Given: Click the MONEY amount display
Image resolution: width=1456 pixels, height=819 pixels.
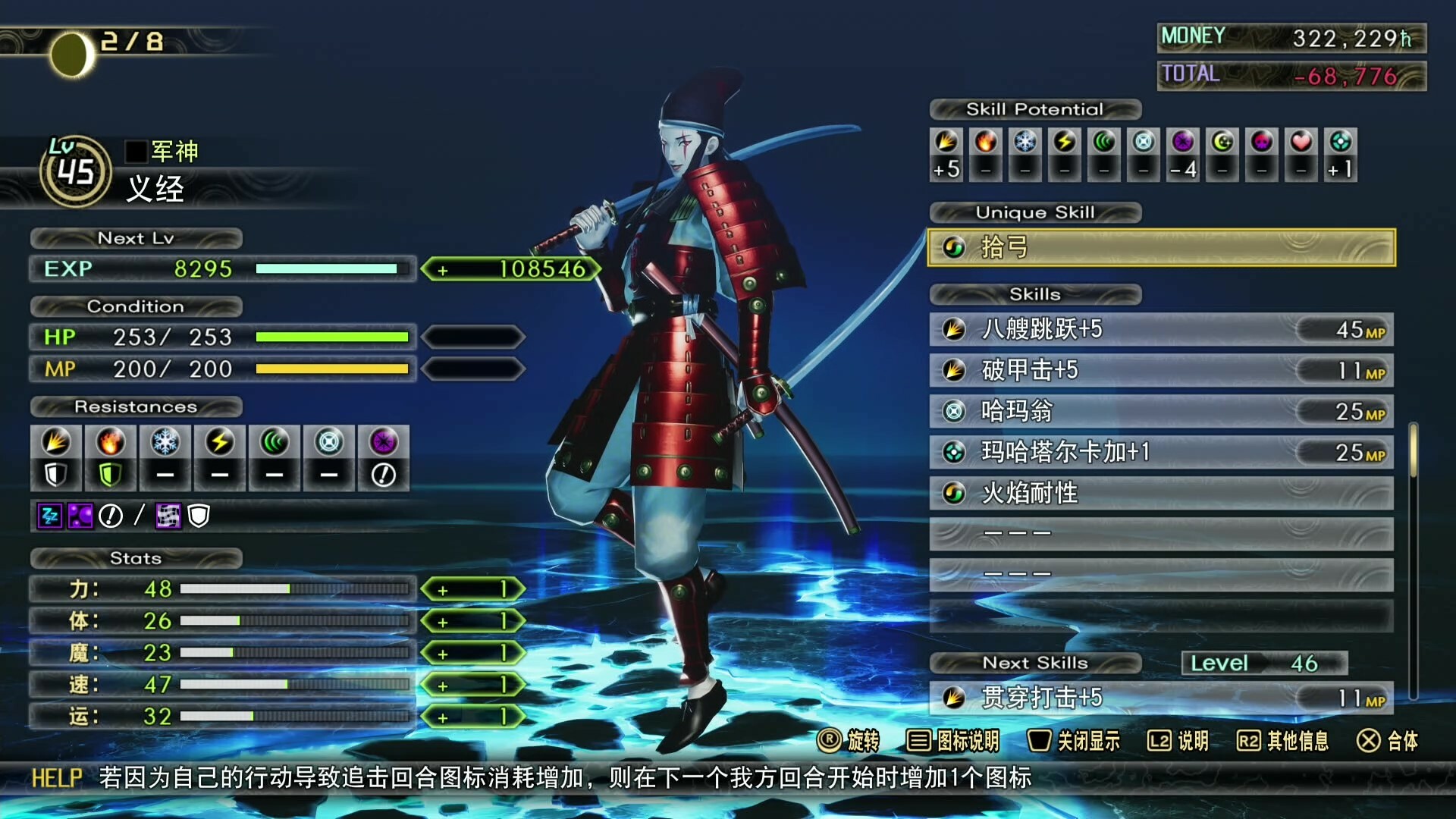Looking at the screenshot, I should pos(1350,36).
